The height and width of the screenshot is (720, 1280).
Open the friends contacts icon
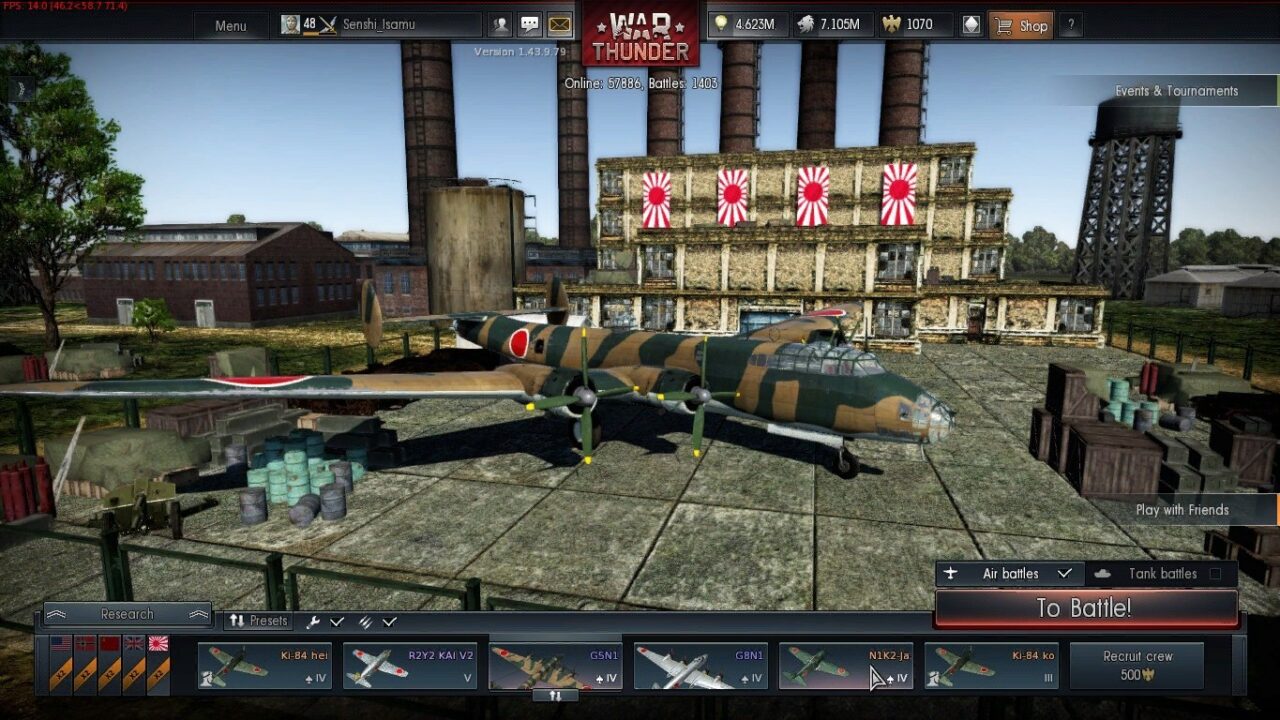pyautogui.click(x=499, y=24)
